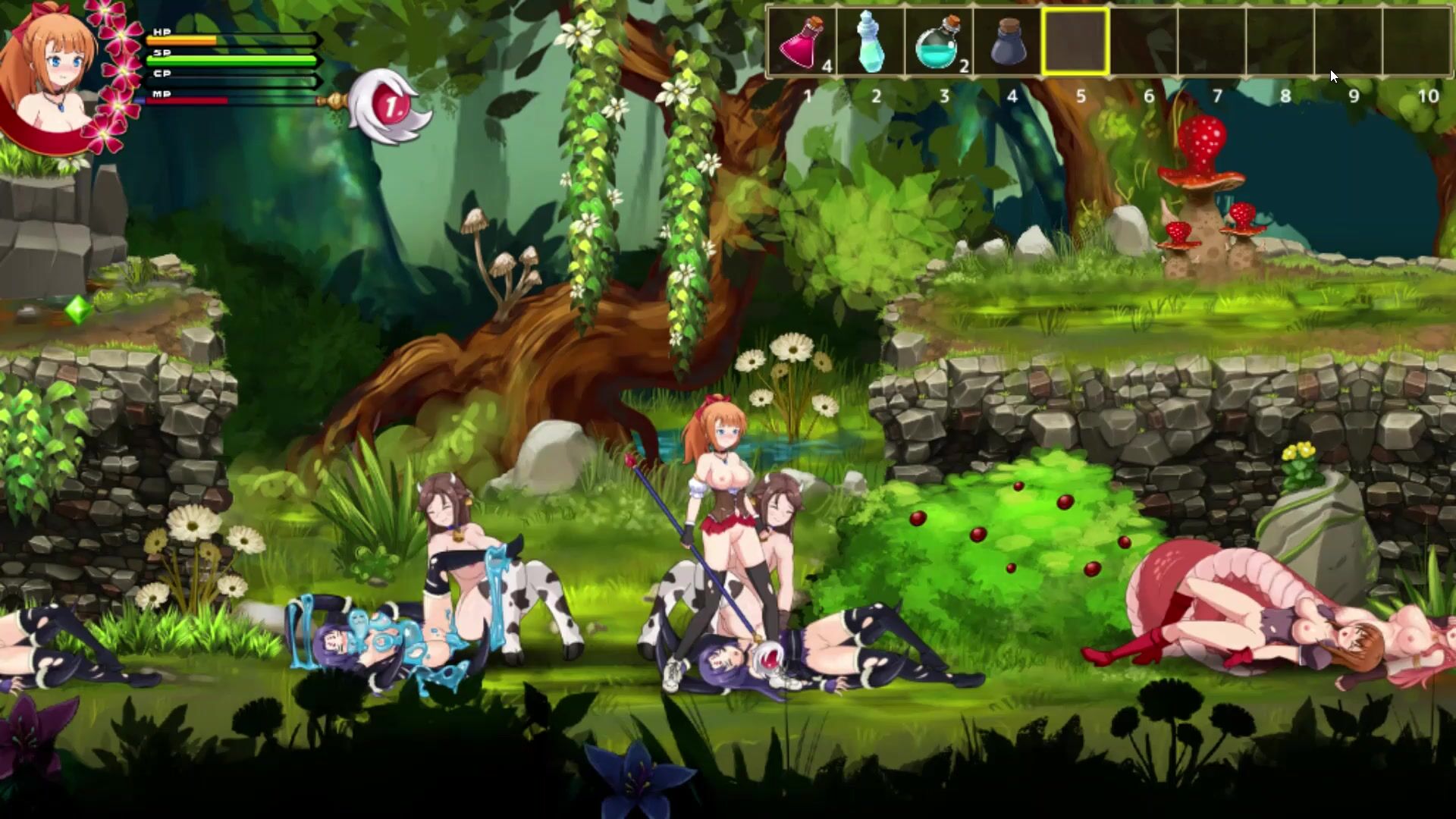The image size is (1456, 819).
Task: Choose the round teal potion flask
Action: click(x=938, y=42)
